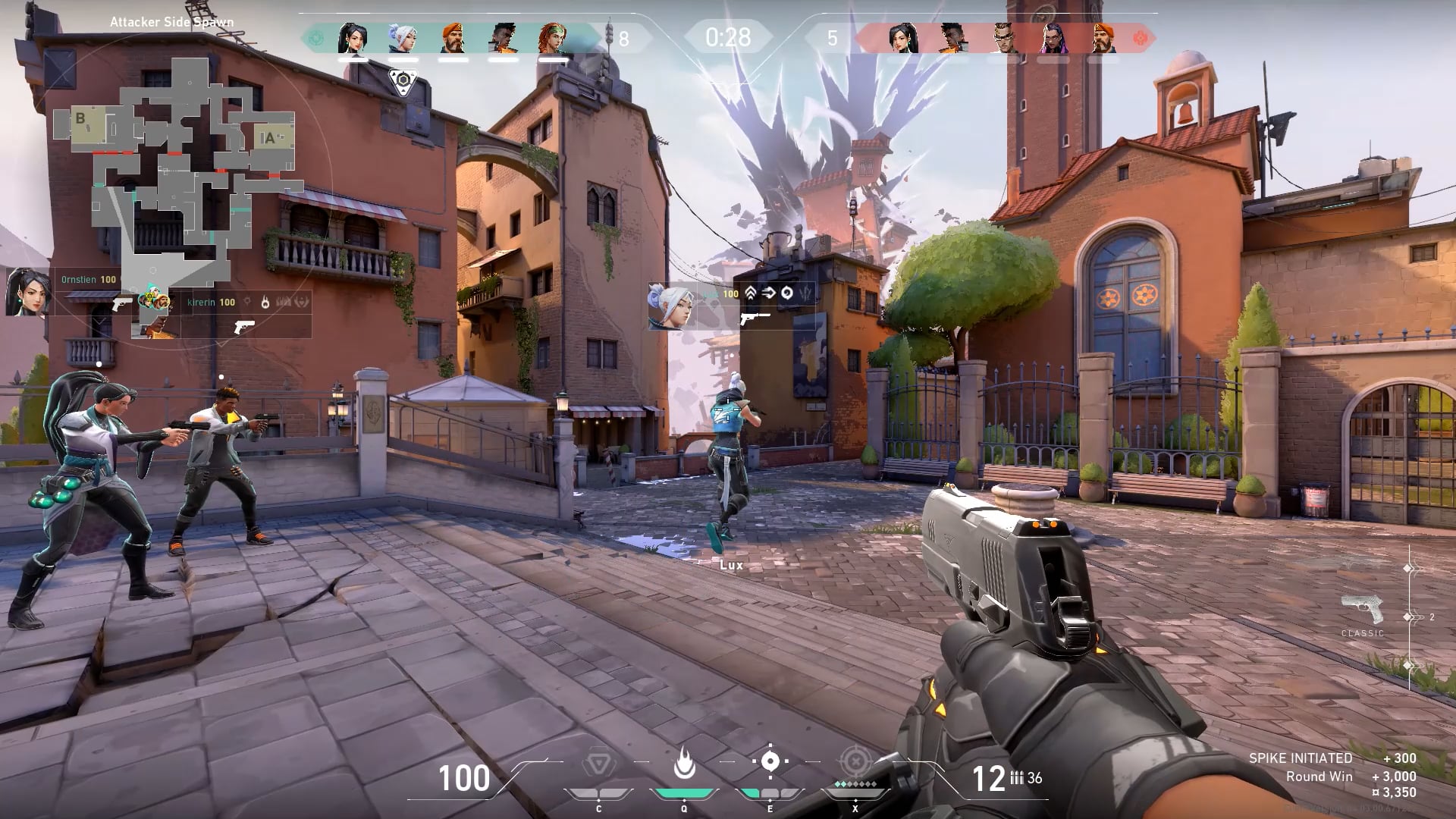Click Jett's floating teammate portrait

tap(671, 306)
